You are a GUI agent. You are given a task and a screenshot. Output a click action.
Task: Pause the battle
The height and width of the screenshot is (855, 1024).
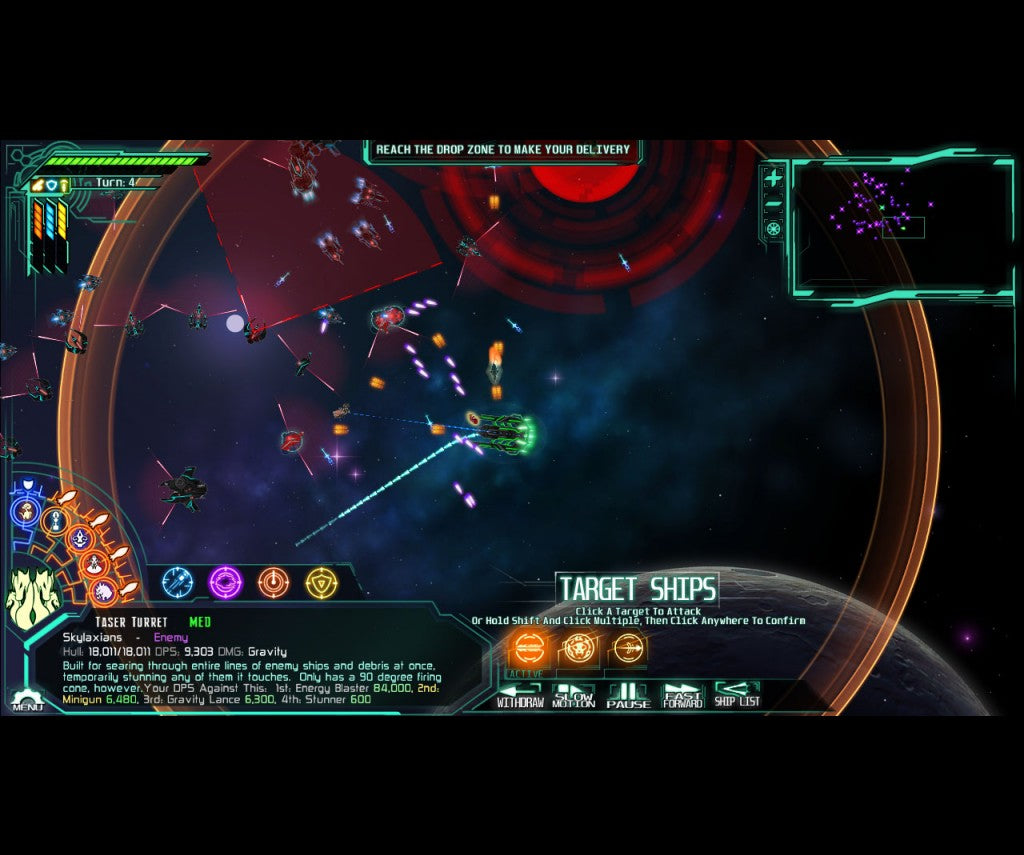tap(628, 696)
